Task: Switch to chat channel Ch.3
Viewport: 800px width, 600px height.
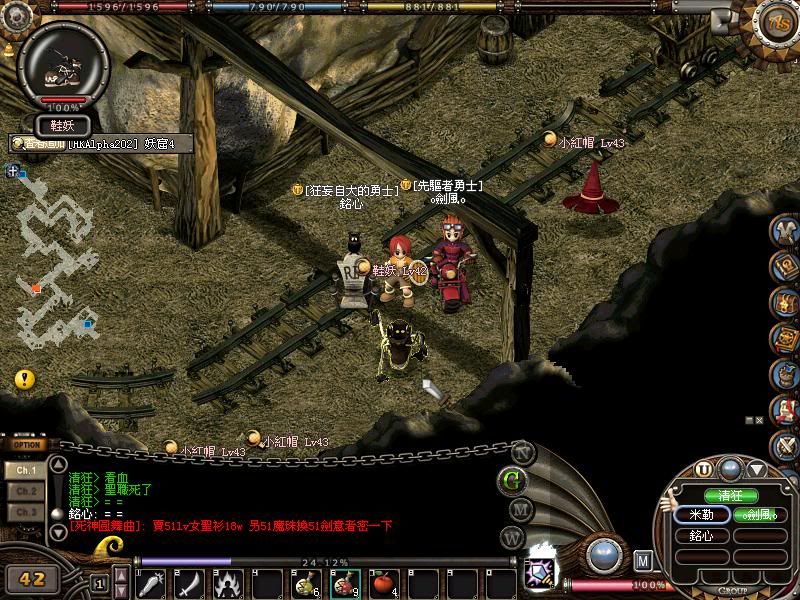Action: tap(25, 512)
